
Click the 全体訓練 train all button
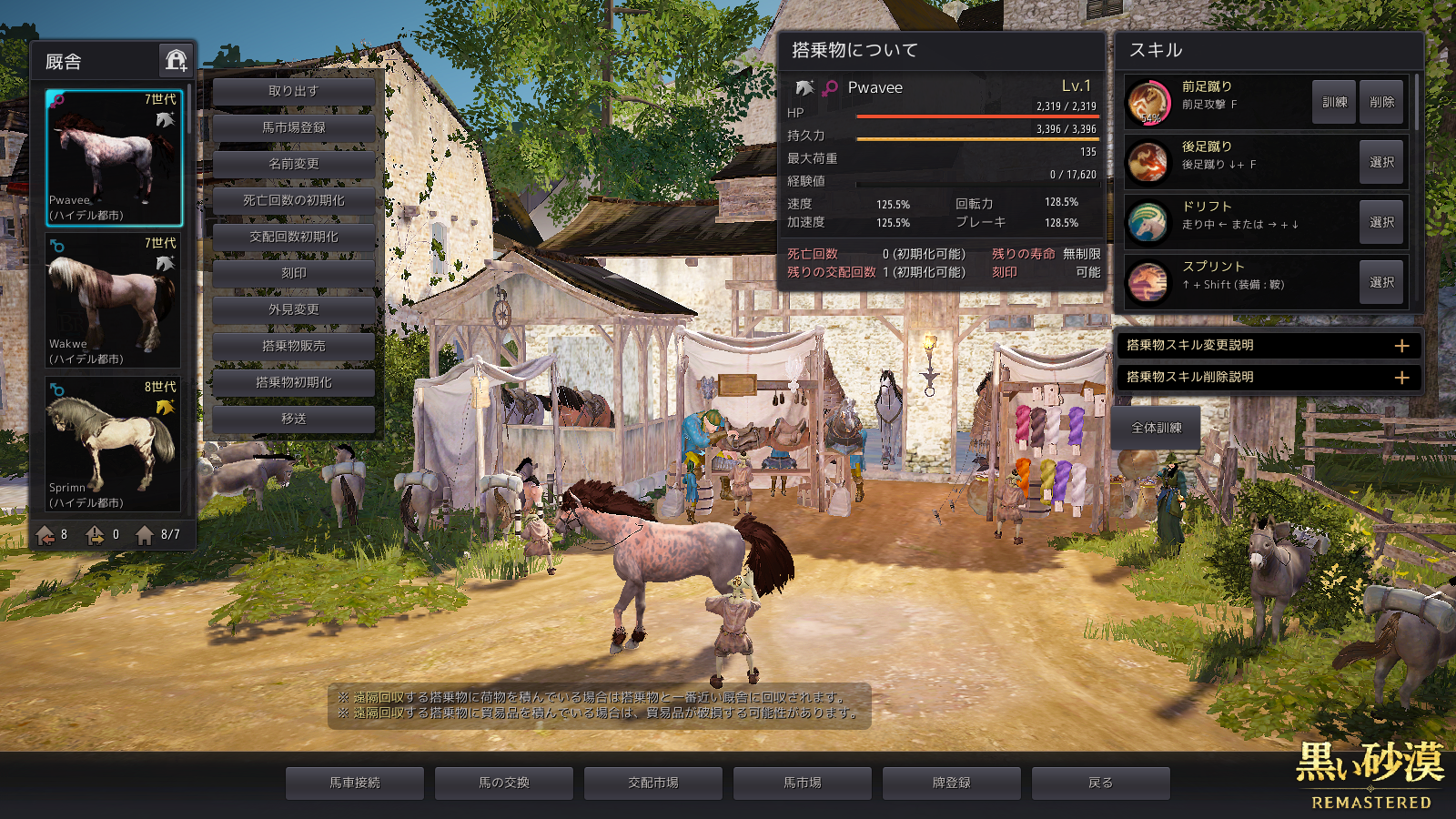click(1156, 428)
